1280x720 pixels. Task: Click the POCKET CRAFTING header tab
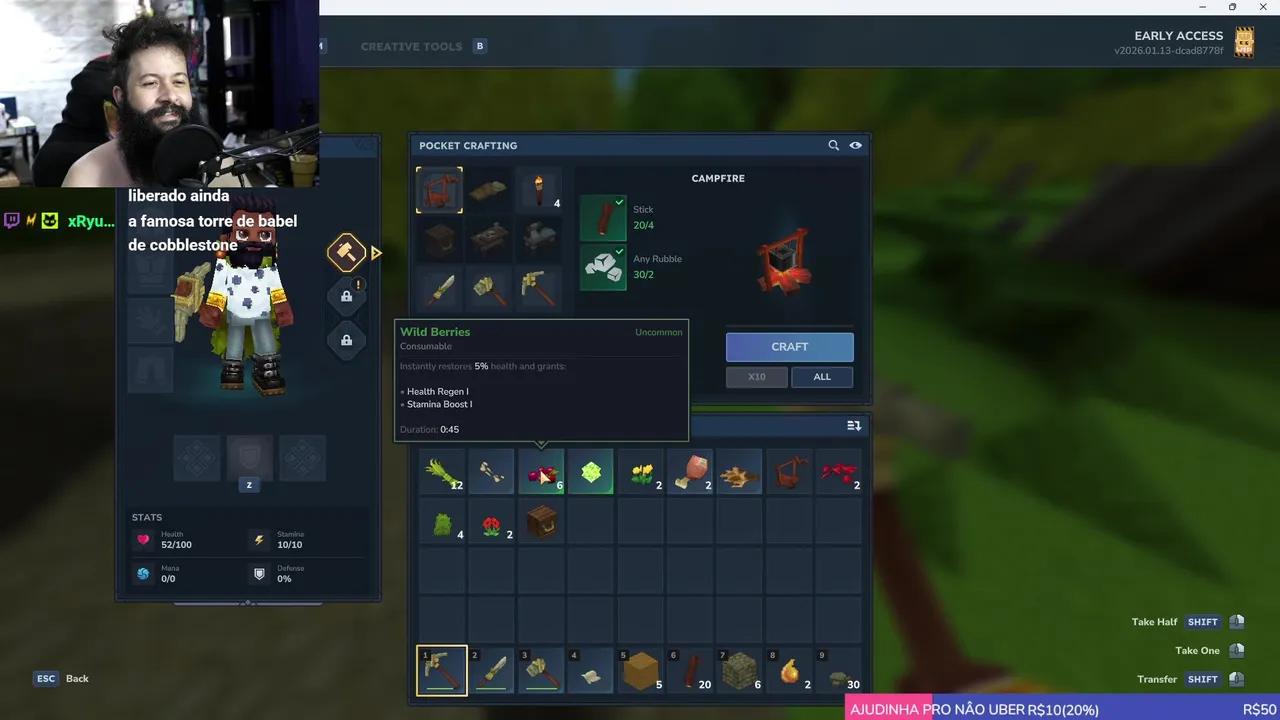click(468, 145)
